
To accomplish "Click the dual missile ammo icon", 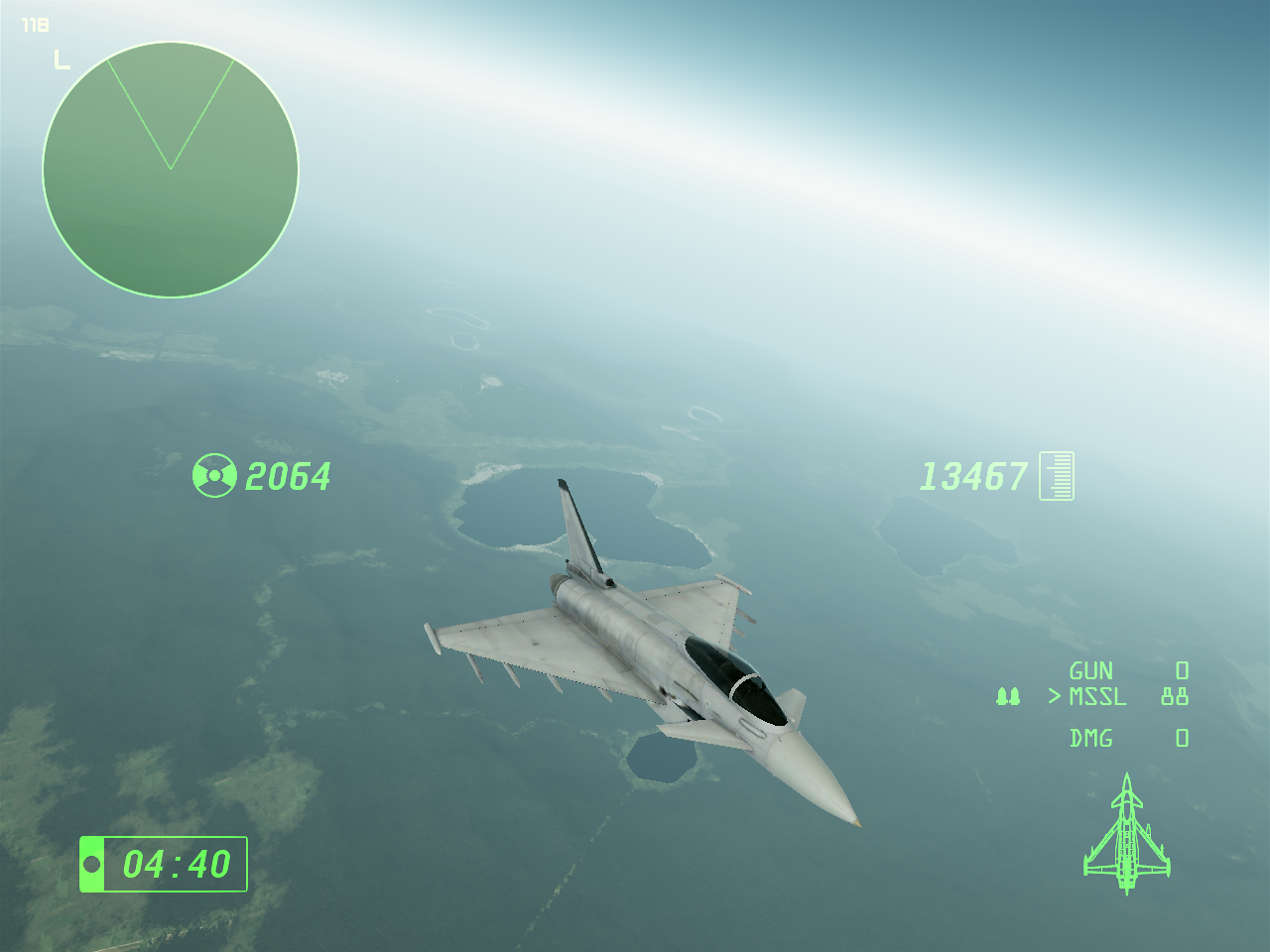I will pyautogui.click(x=1009, y=696).
